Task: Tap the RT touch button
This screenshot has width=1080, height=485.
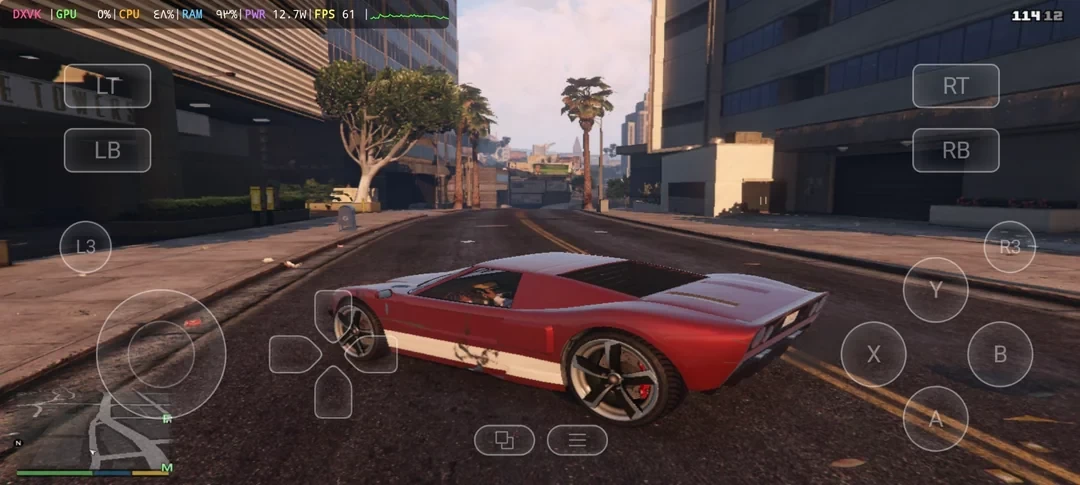Action: click(x=955, y=86)
